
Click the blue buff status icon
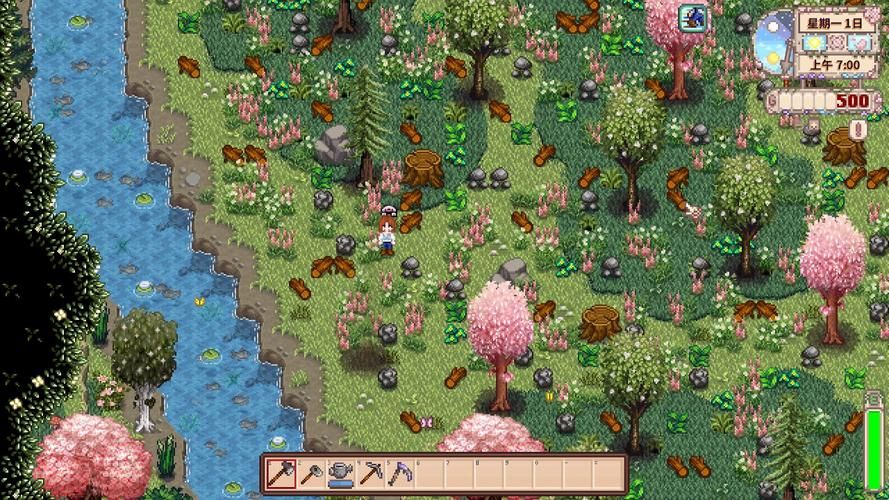pos(692,16)
